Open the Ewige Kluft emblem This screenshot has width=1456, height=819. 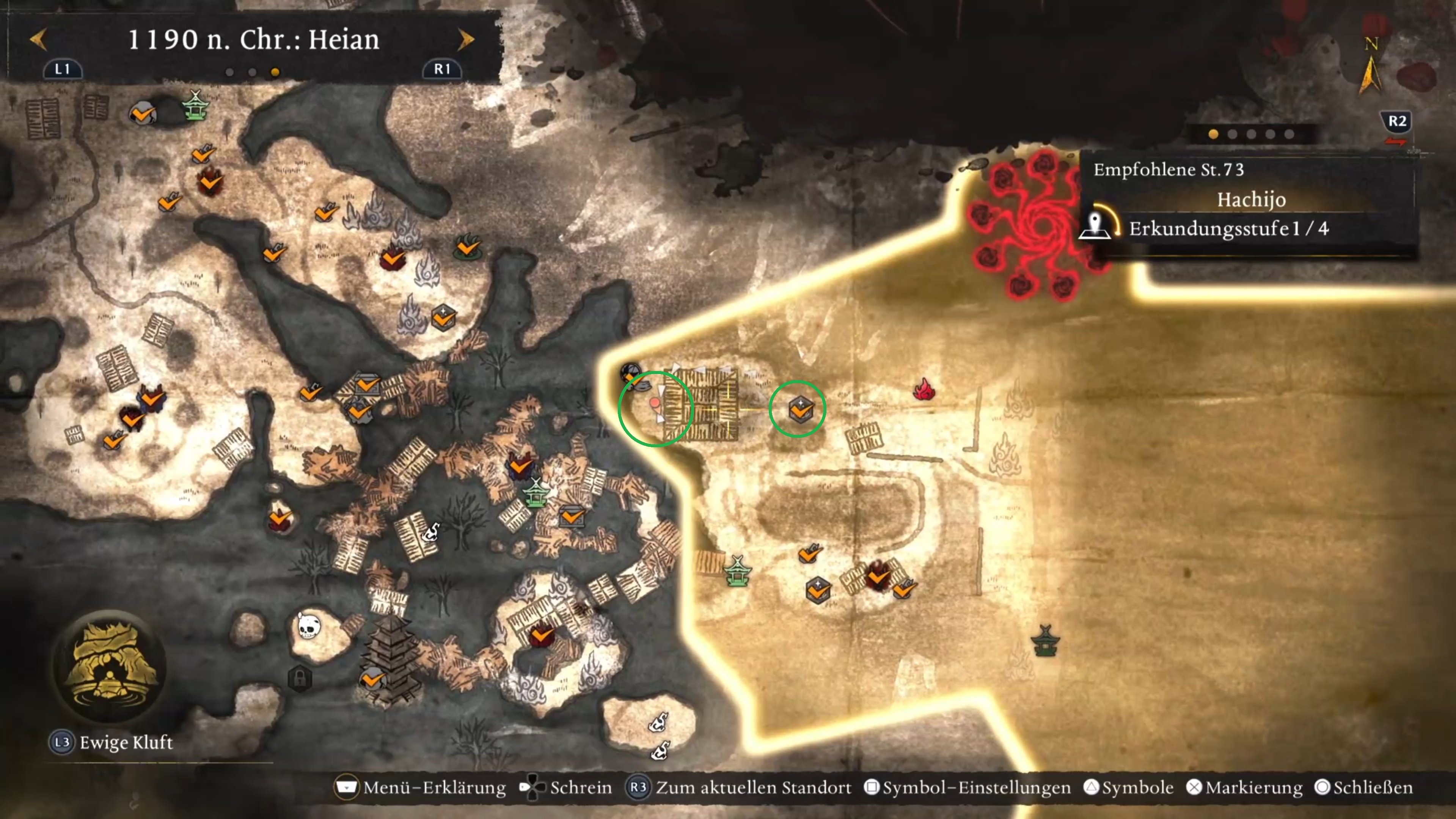[x=110, y=667]
